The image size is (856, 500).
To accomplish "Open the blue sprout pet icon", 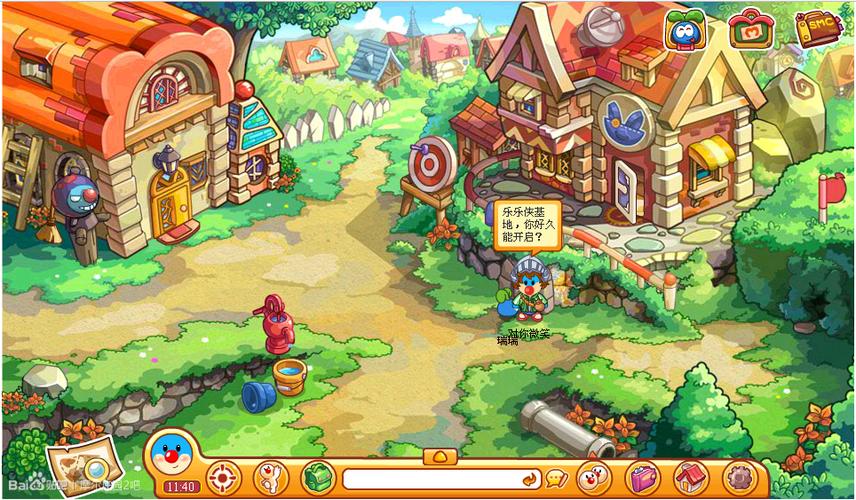I will tap(685, 31).
